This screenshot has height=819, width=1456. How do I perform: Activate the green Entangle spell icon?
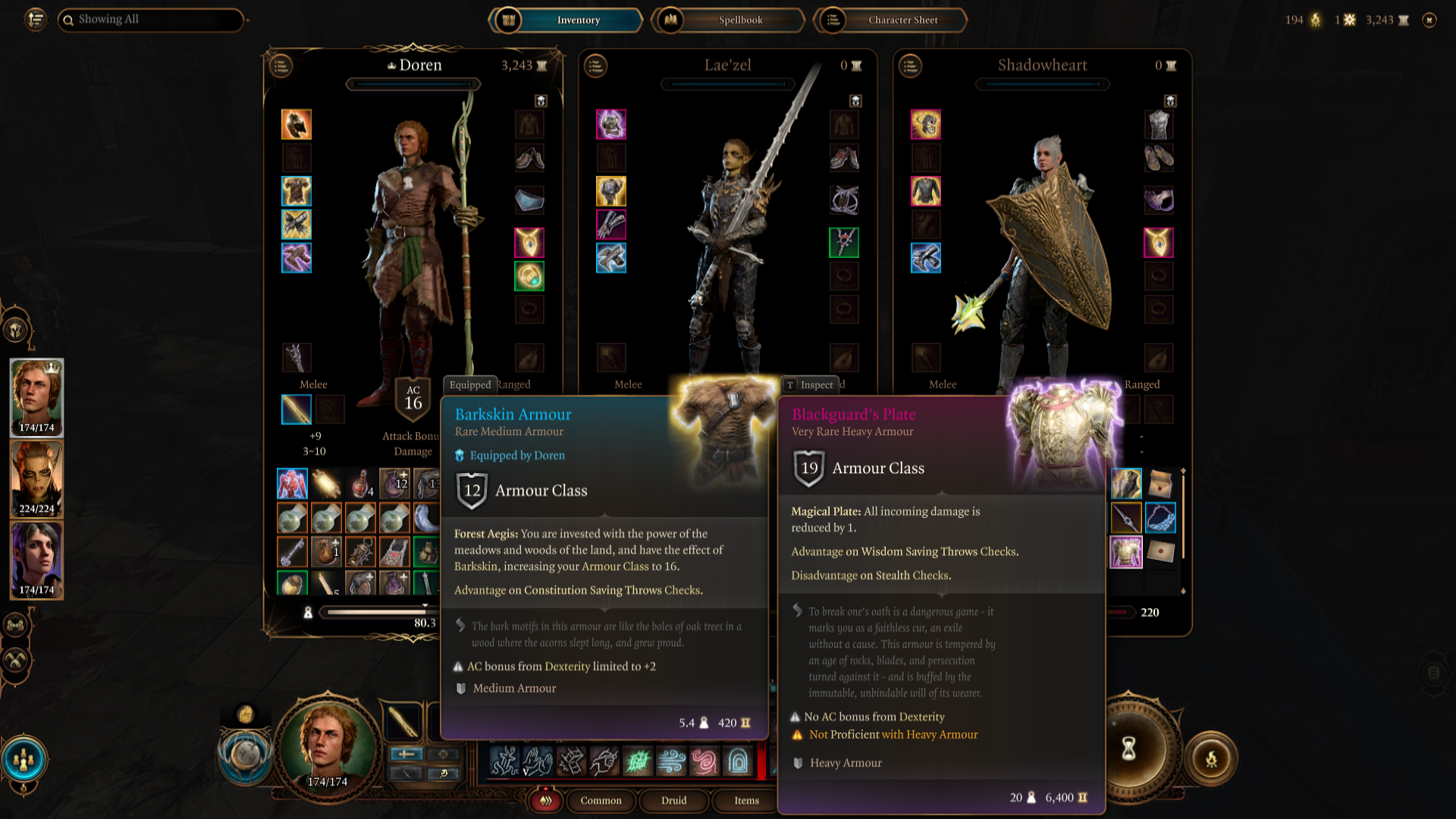click(638, 762)
